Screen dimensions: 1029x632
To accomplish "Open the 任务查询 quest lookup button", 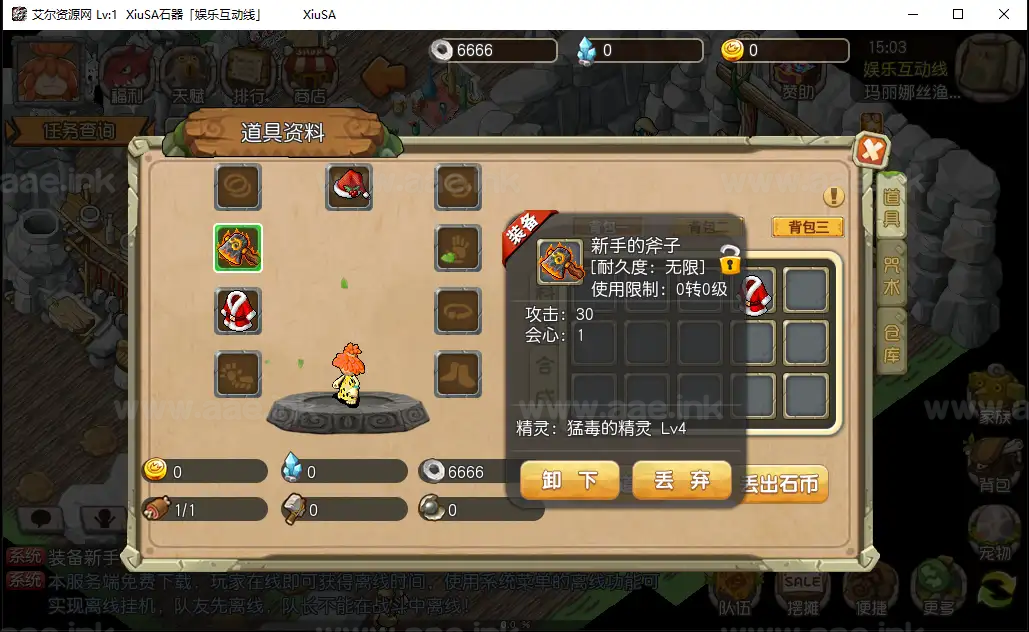I will (x=79, y=131).
